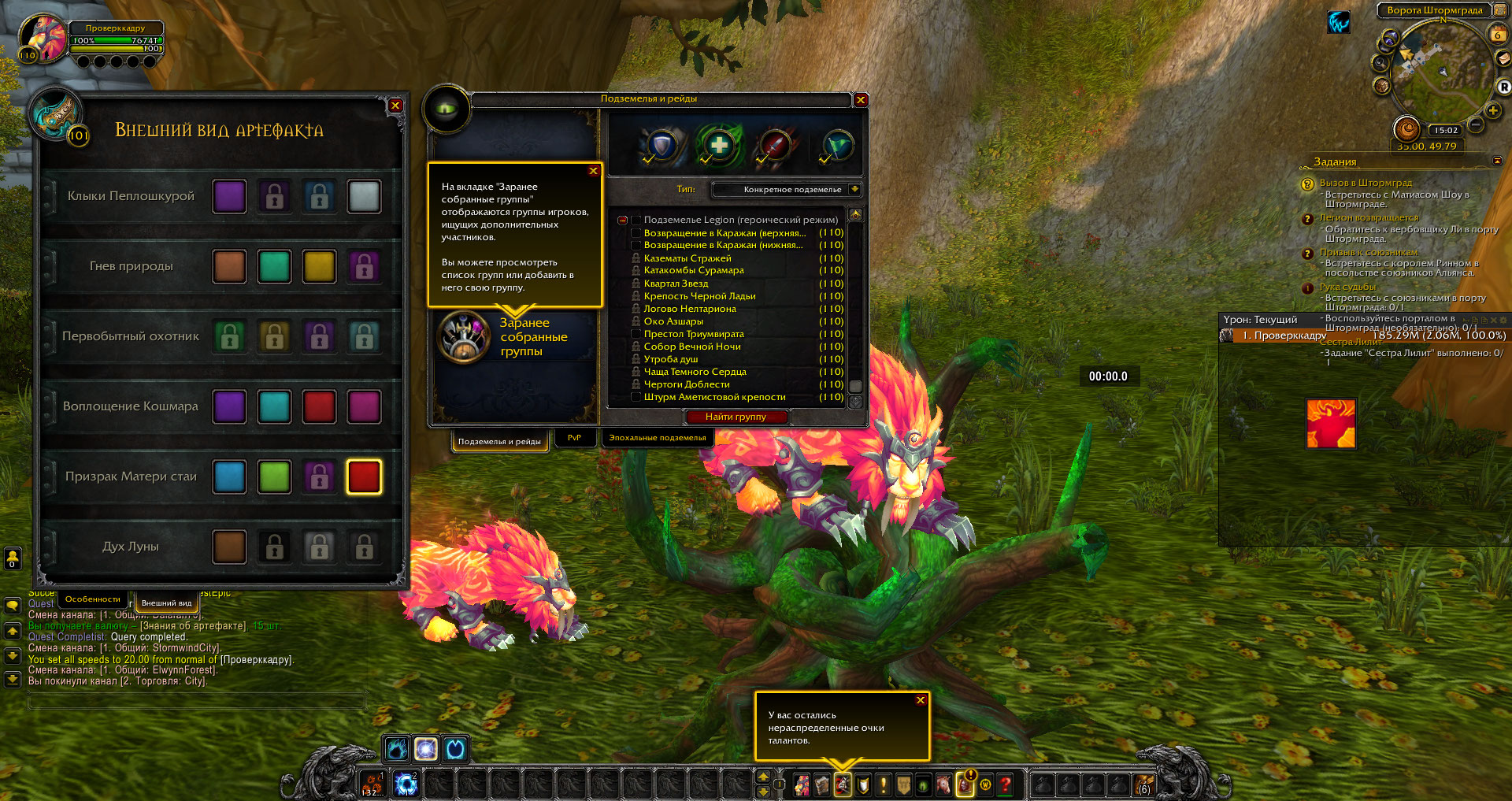Open the Эпохальные подземелья tab

pos(657,438)
